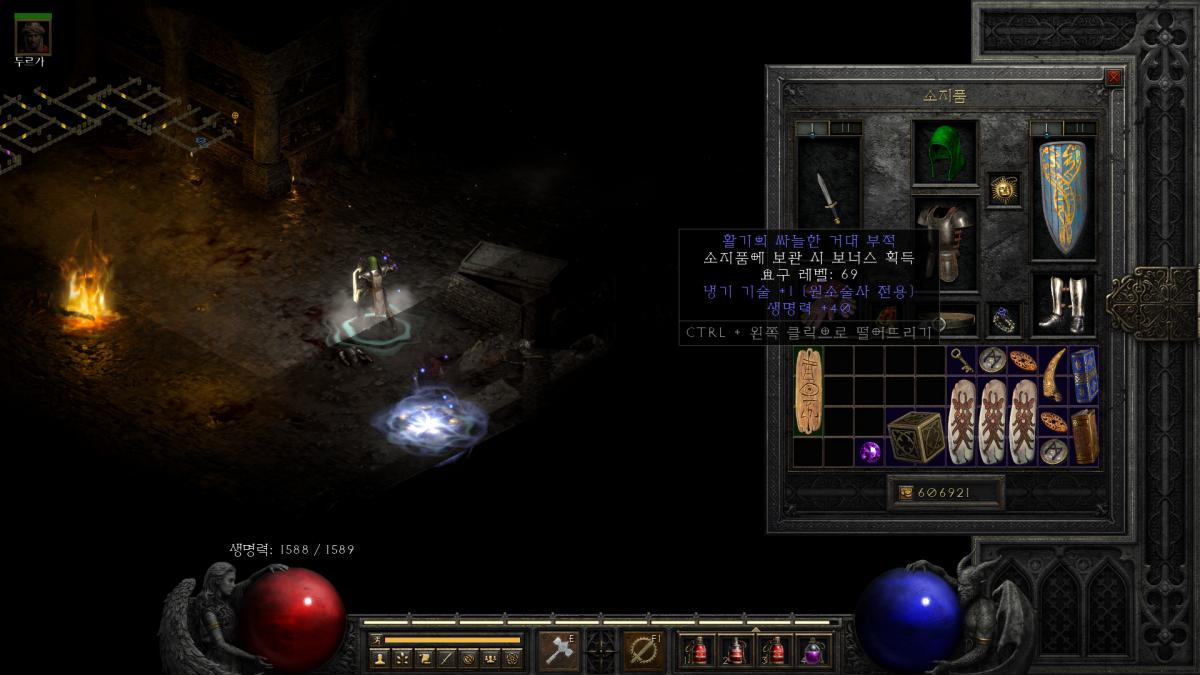Select the blue gem ring beside the boots
This screenshot has height=675, width=1200.
coord(1004,318)
